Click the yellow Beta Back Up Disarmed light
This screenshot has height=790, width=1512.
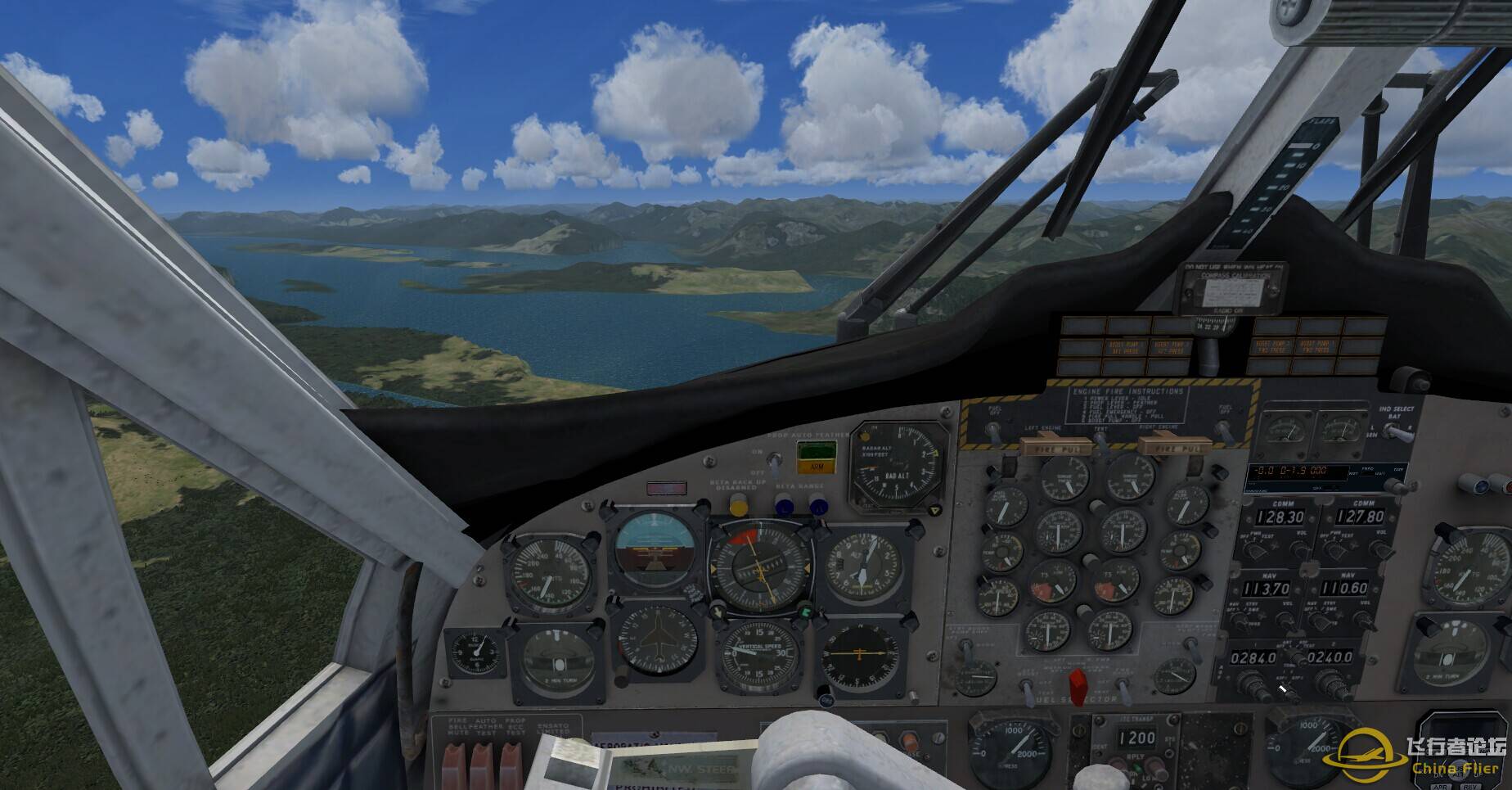(x=738, y=505)
